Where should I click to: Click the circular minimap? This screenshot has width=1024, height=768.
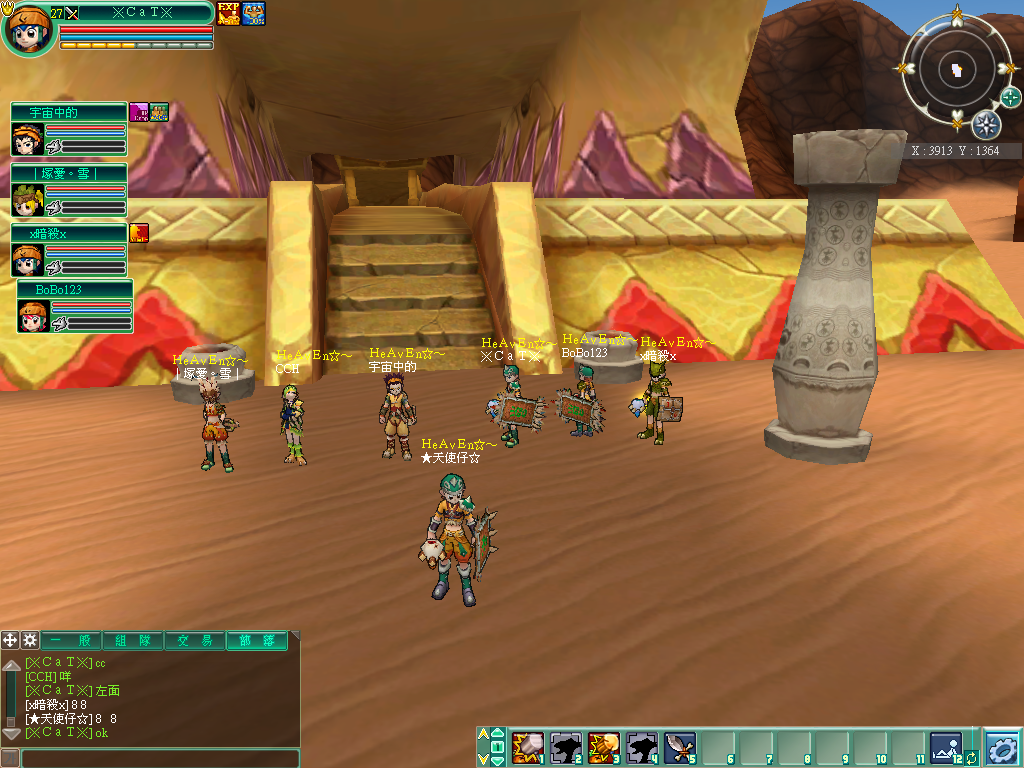pyautogui.click(x=956, y=72)
